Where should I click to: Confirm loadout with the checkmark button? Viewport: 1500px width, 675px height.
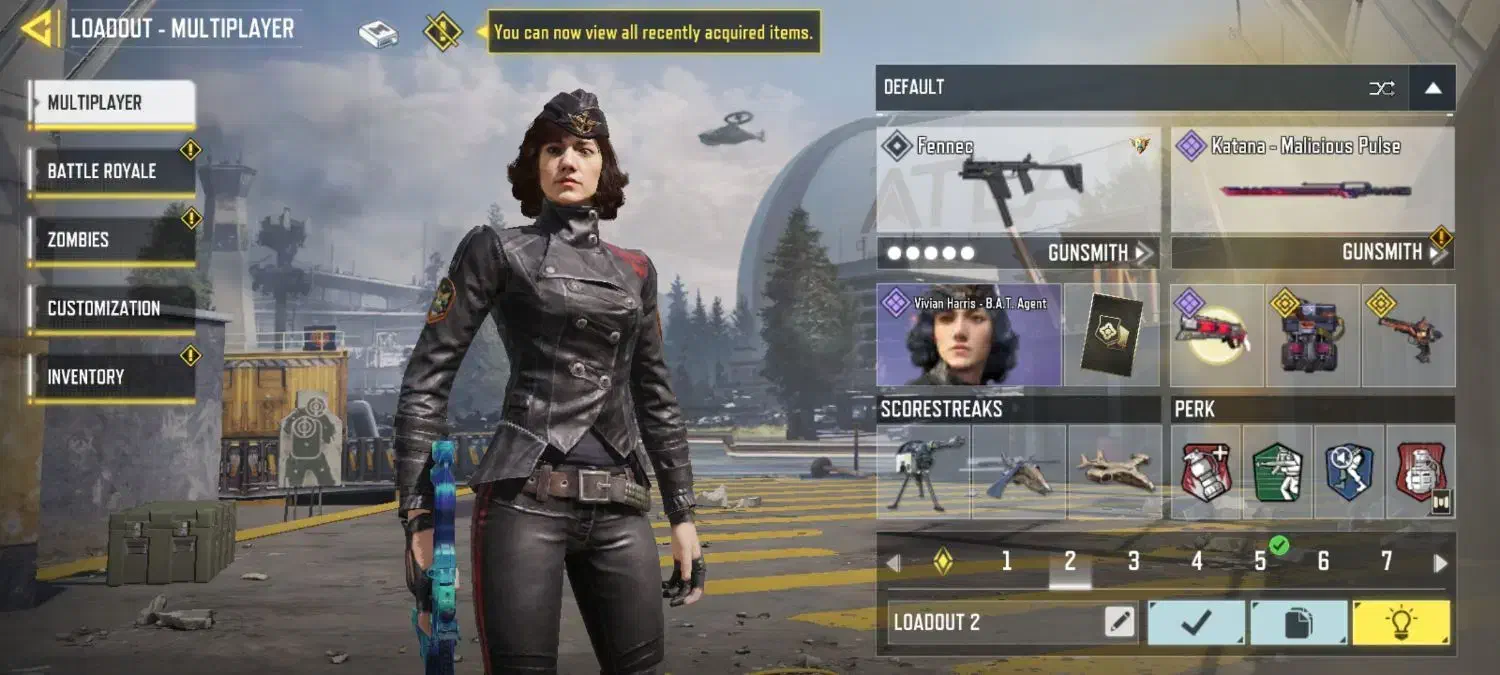(x=1196, y=623)
